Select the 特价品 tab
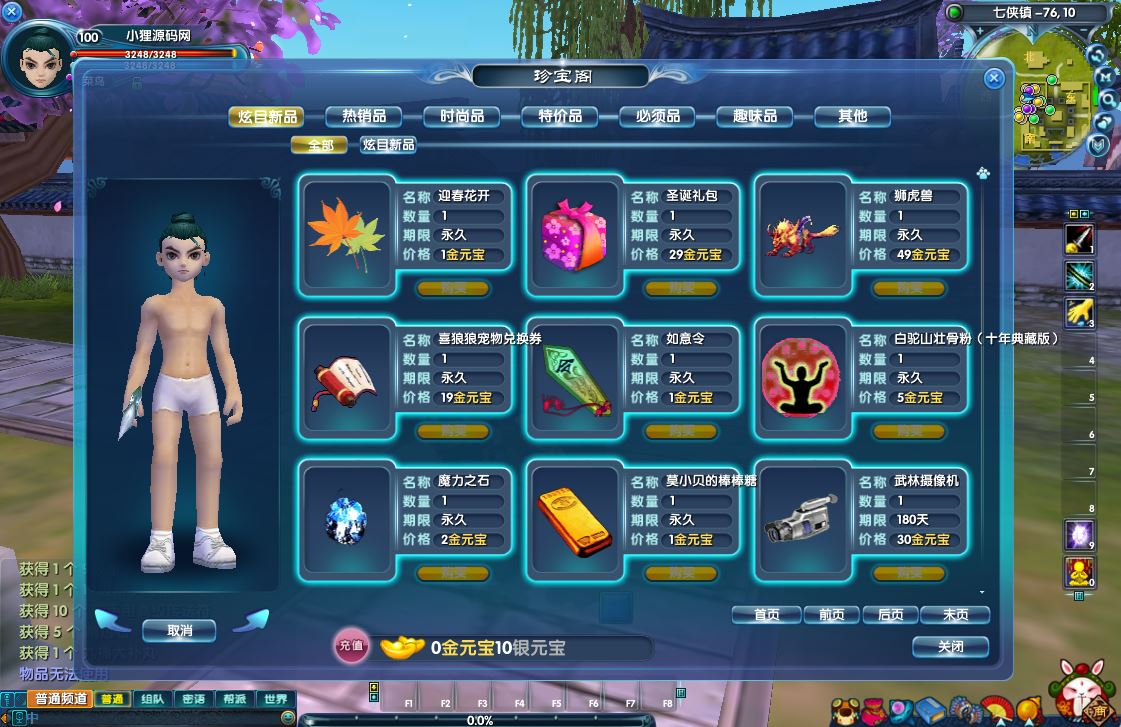The height and width of the screenshot is (727, 1121). [559, 116]
